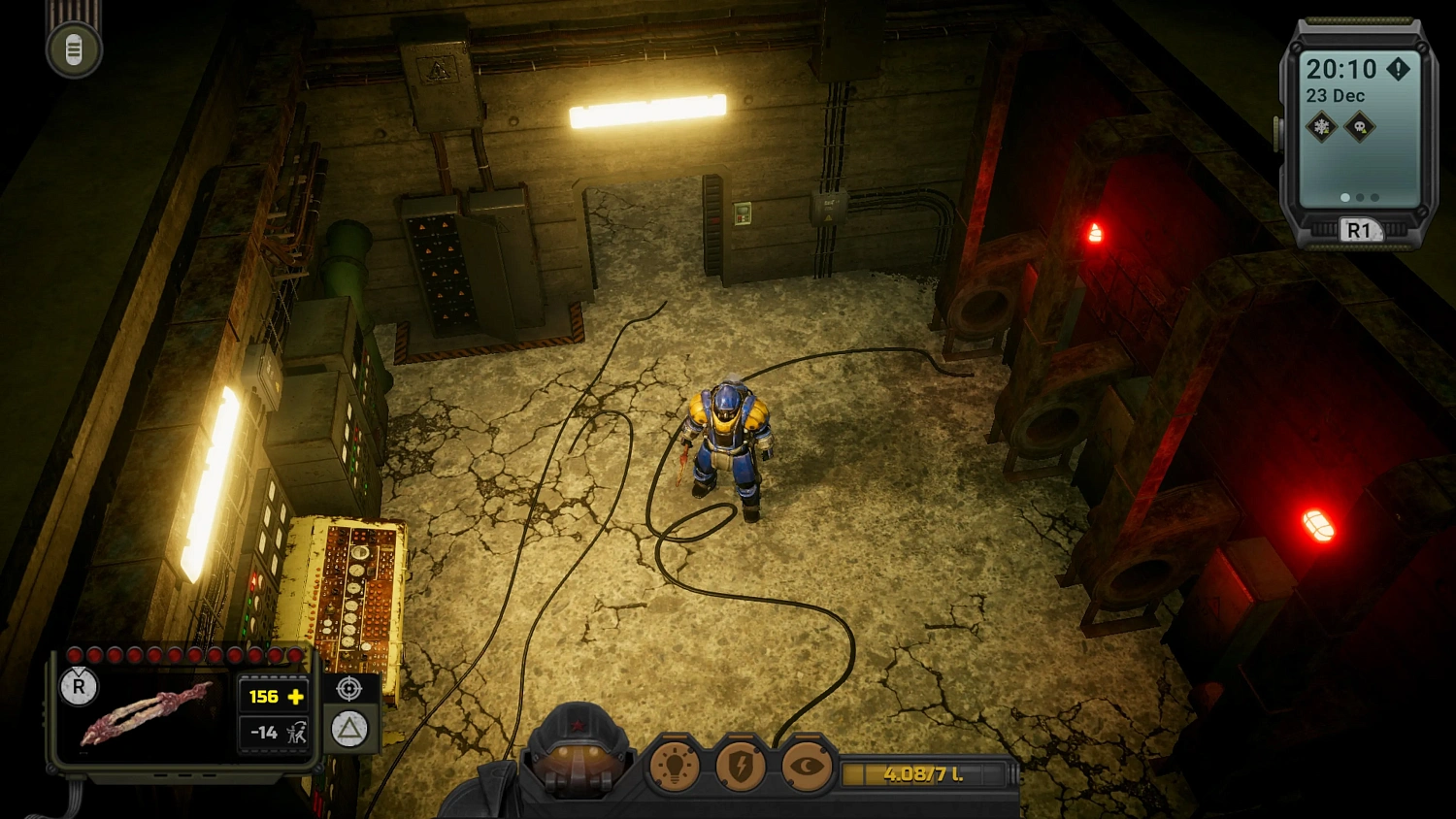The width and height of the screenshot is (1456, 819).
Task: Click the exclamation warning icon beside the clock
Action: (1398, 69)
